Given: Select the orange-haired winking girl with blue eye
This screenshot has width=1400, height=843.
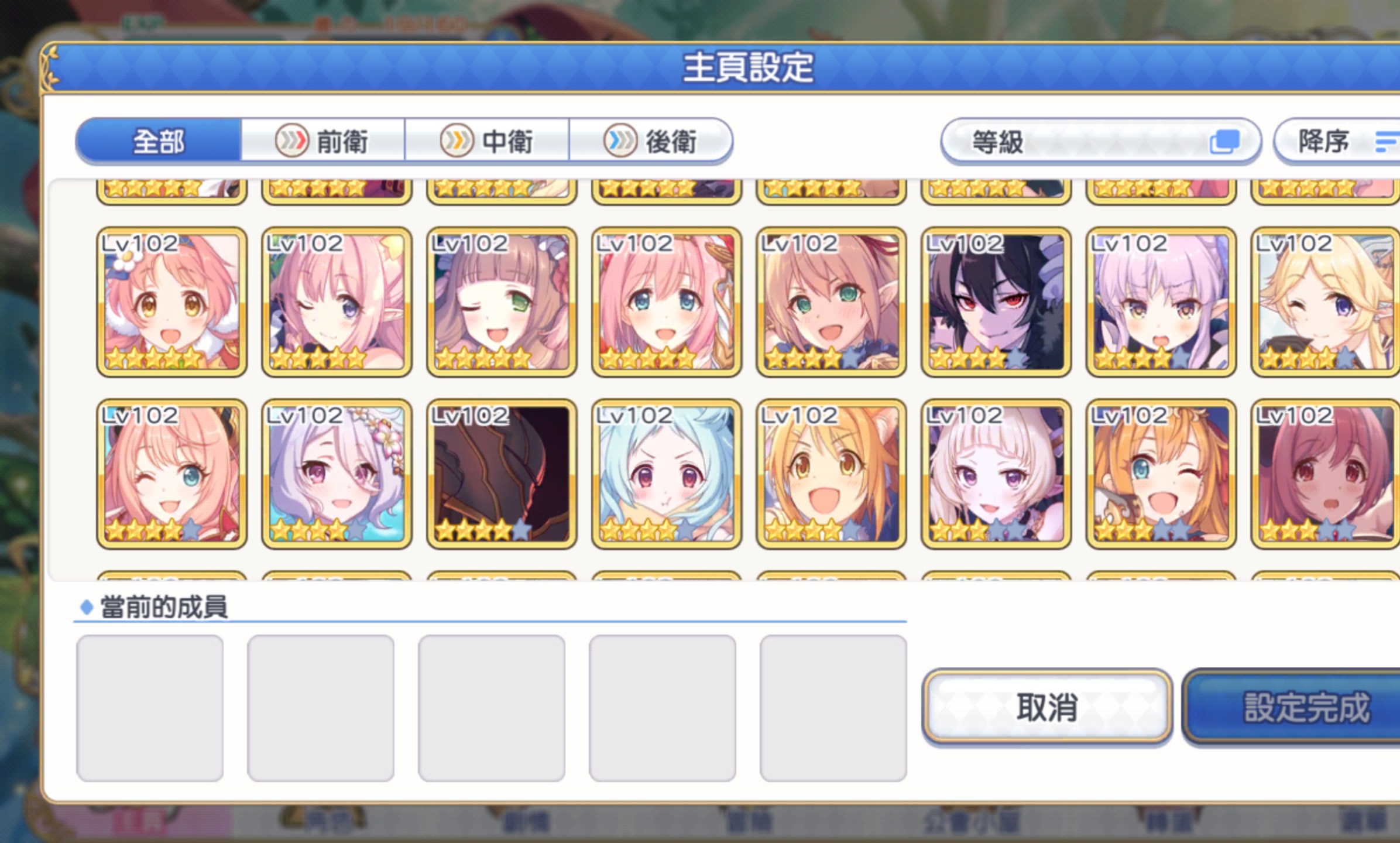Looking at the screenshot, I should tap(1161, 474).
